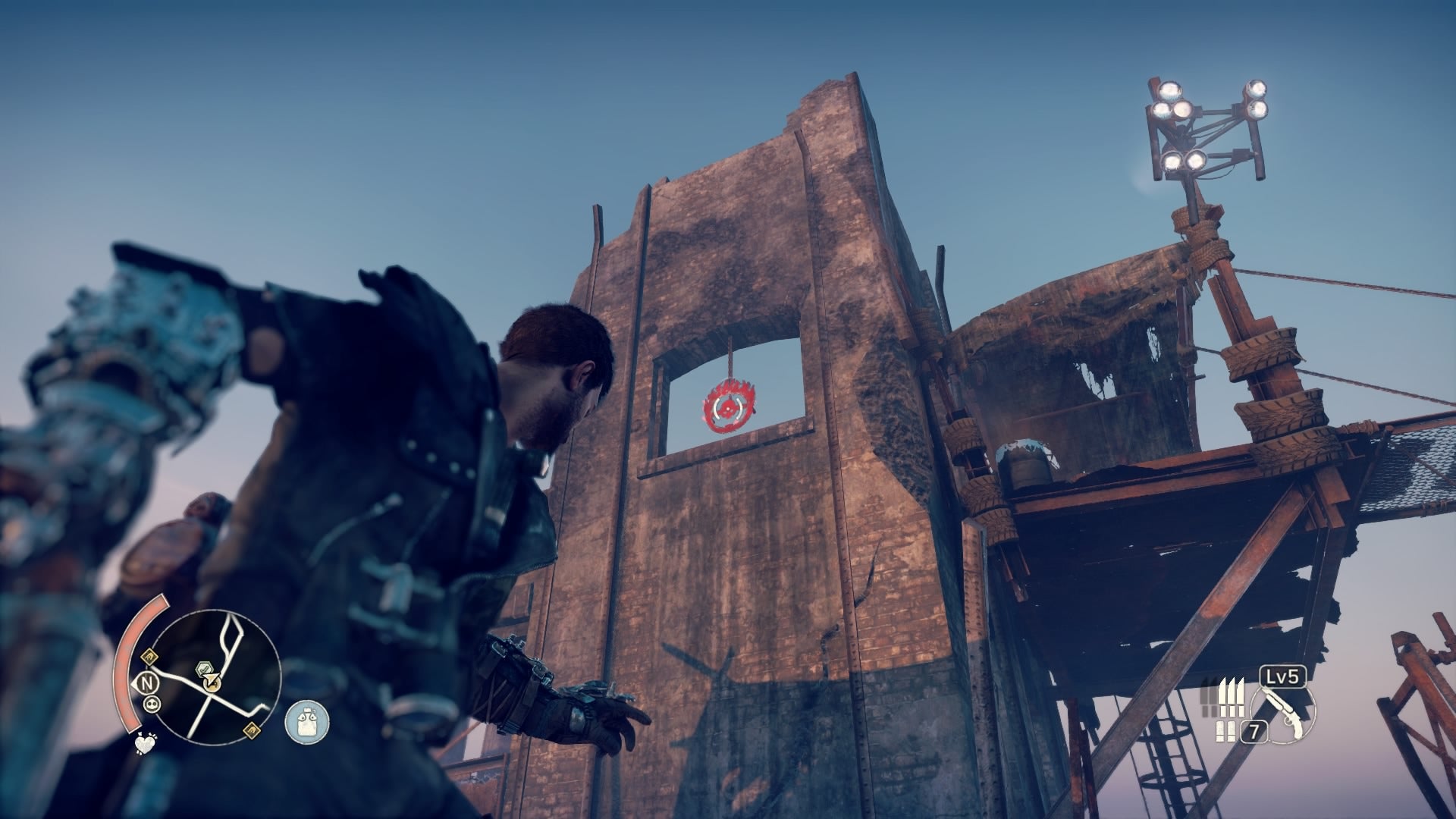1456x819 pixels.
Task: Select the yellow player position circle on the map
Action: tap(212, 684)
